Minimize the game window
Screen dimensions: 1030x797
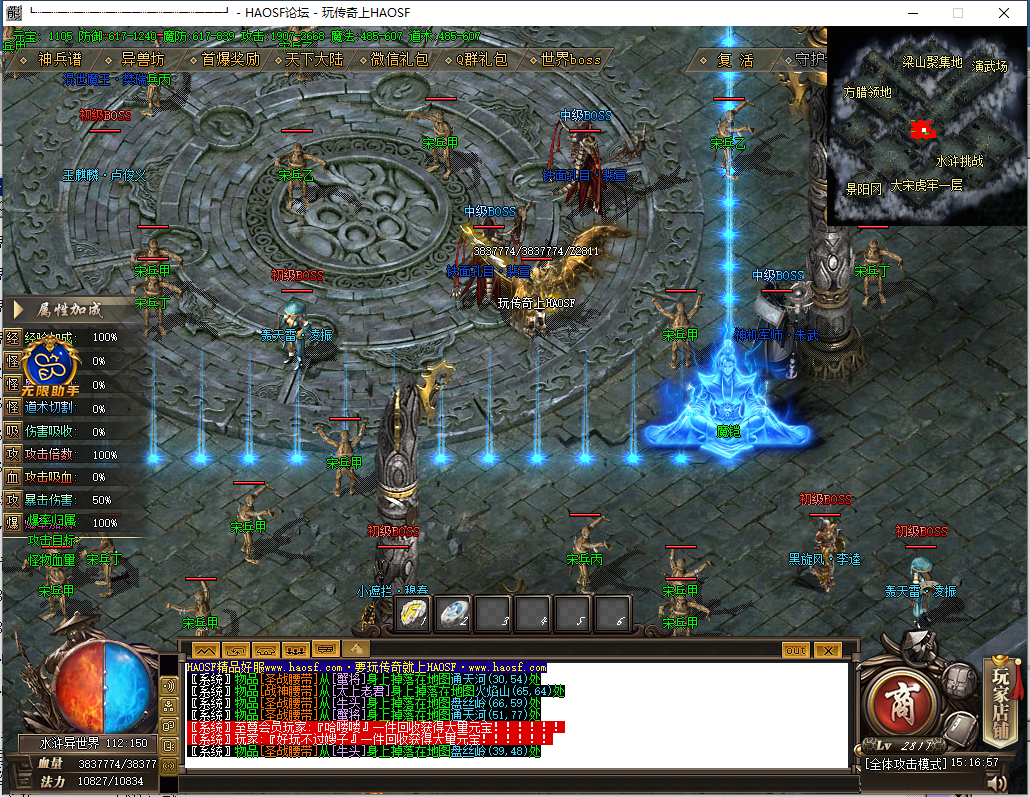point(911,13)
